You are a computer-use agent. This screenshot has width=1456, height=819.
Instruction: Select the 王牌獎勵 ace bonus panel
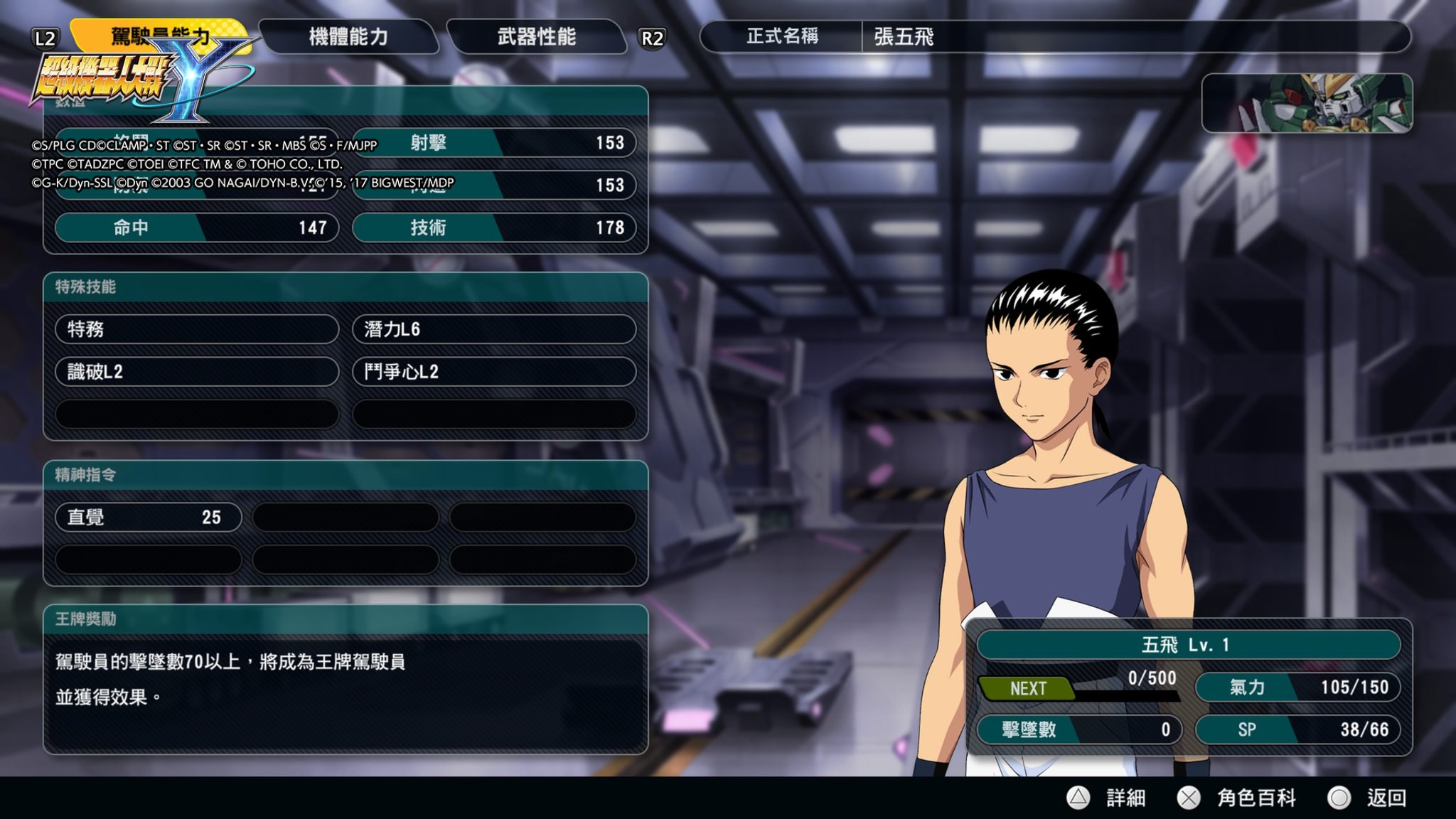pyautogui.click(x=346, y=679)
